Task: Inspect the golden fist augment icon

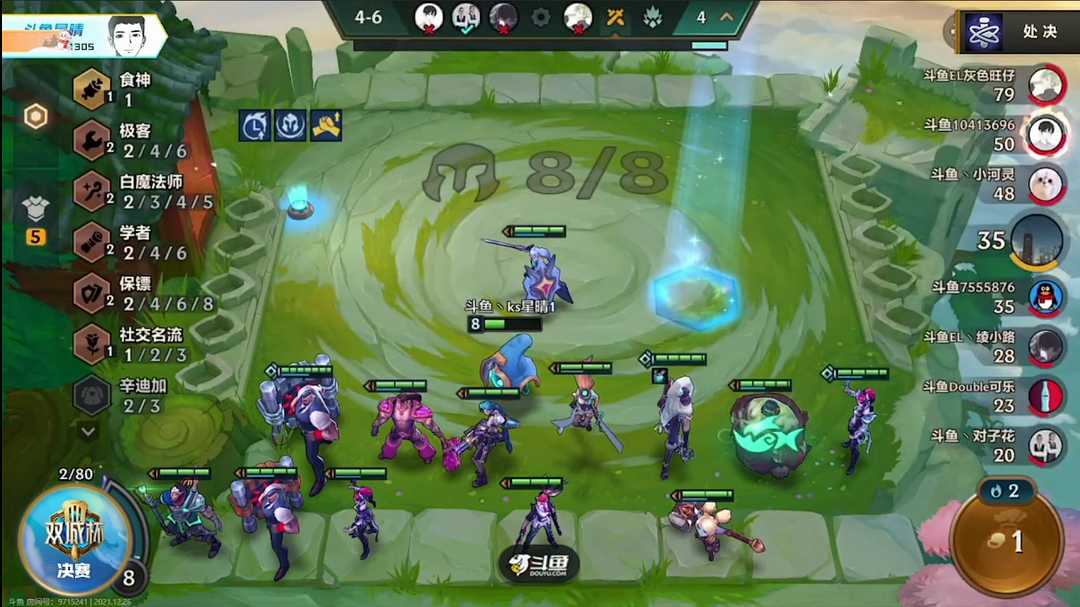Action: (325, 125)
